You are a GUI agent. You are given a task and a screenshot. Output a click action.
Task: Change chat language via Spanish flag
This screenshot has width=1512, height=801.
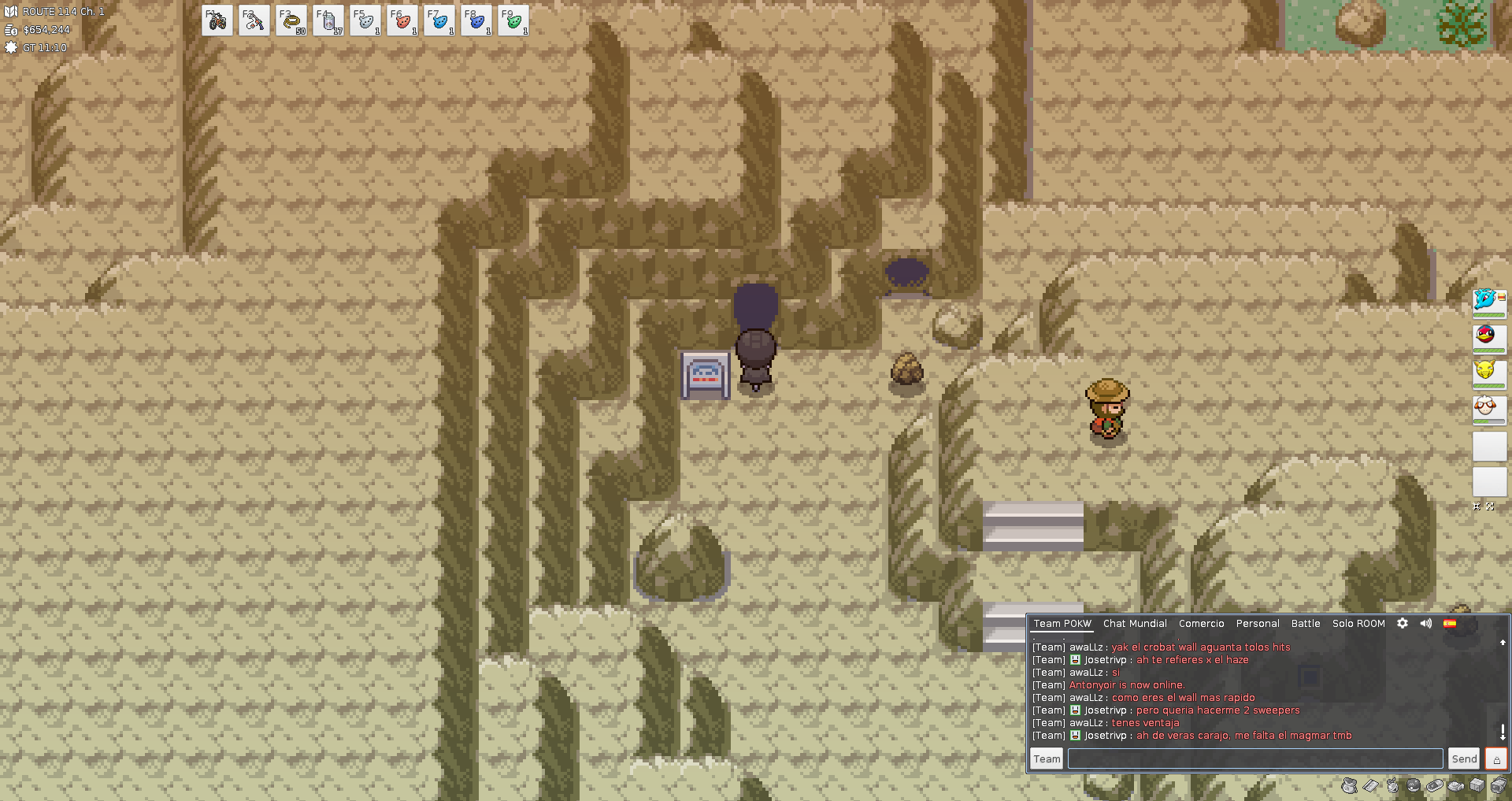point(1450,623)
